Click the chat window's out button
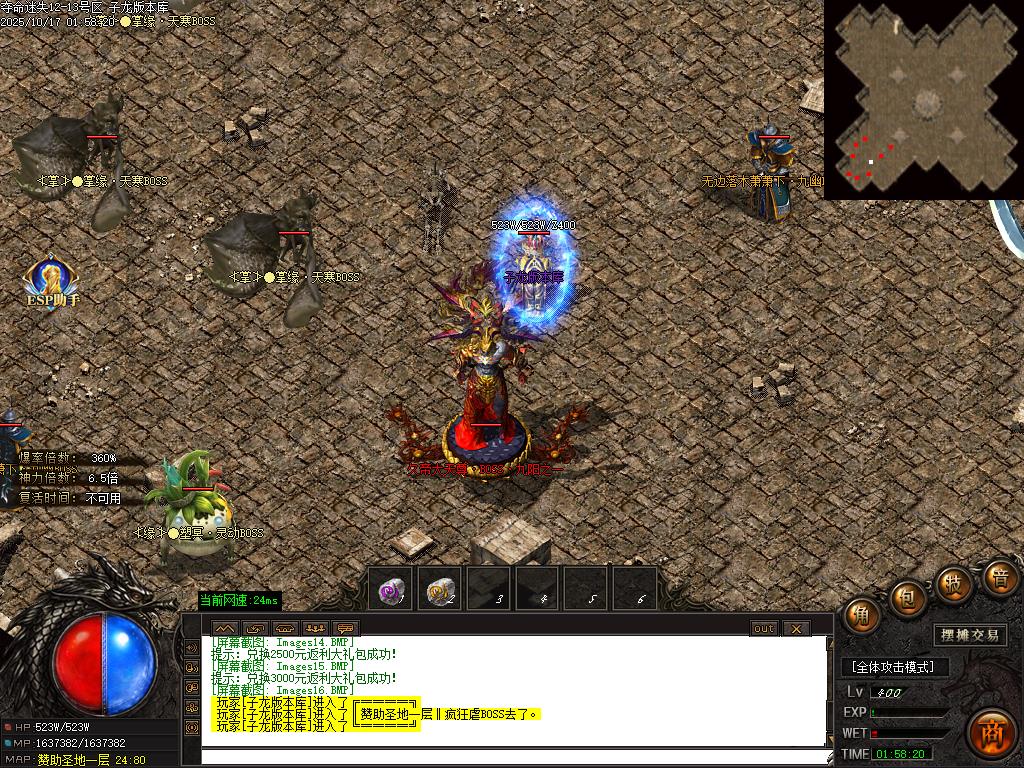Viewport: 1024px width, 768px height. (x=764, y=628)
